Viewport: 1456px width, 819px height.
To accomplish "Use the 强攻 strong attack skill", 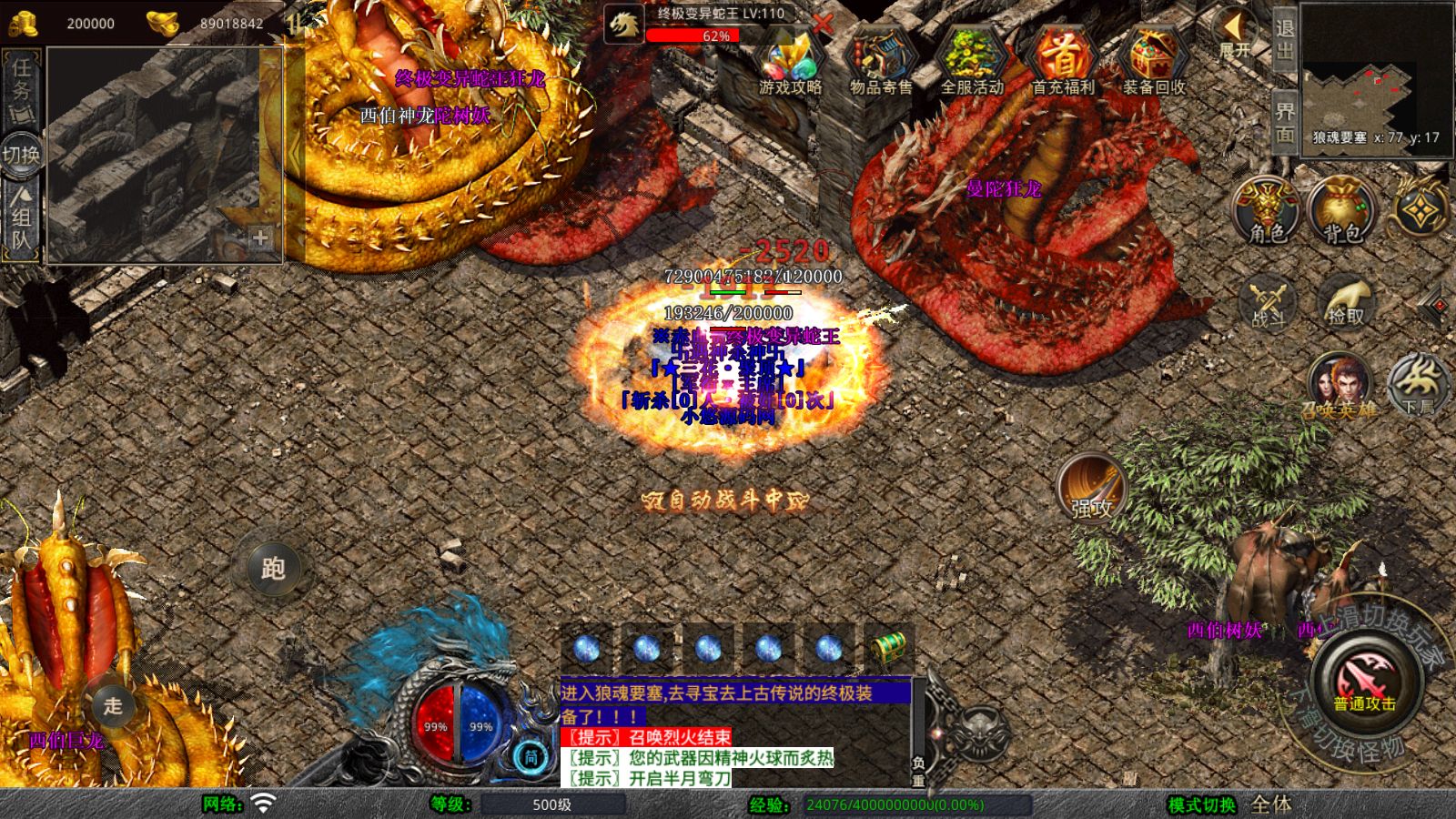I will point(1091,488).
